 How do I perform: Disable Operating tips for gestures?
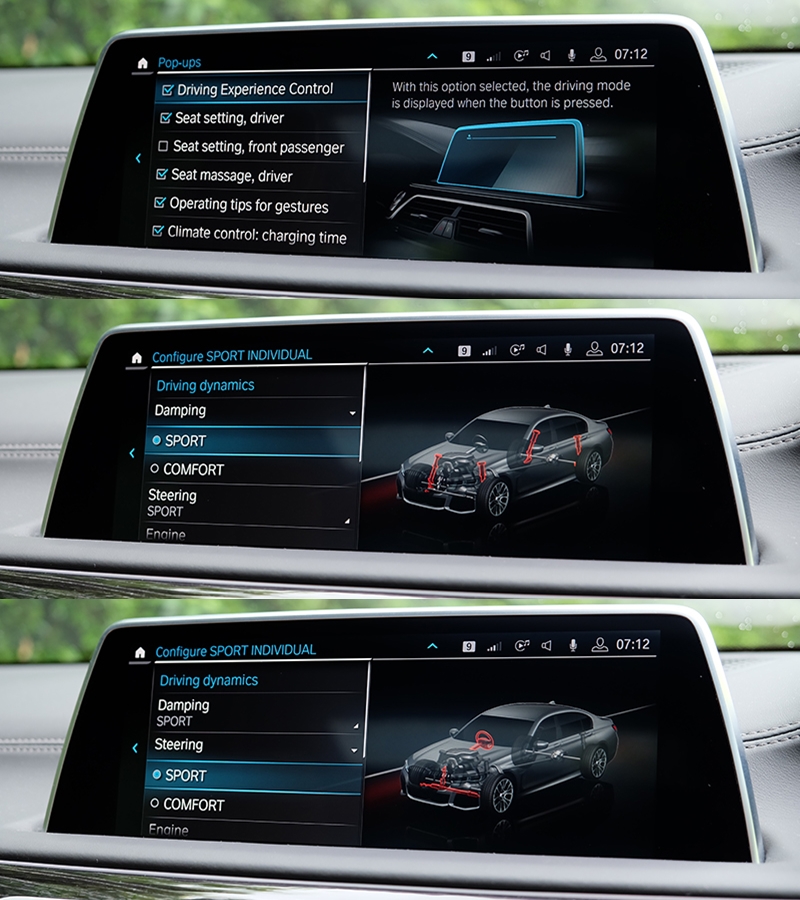pyautogui.click(x=160, y=205)
